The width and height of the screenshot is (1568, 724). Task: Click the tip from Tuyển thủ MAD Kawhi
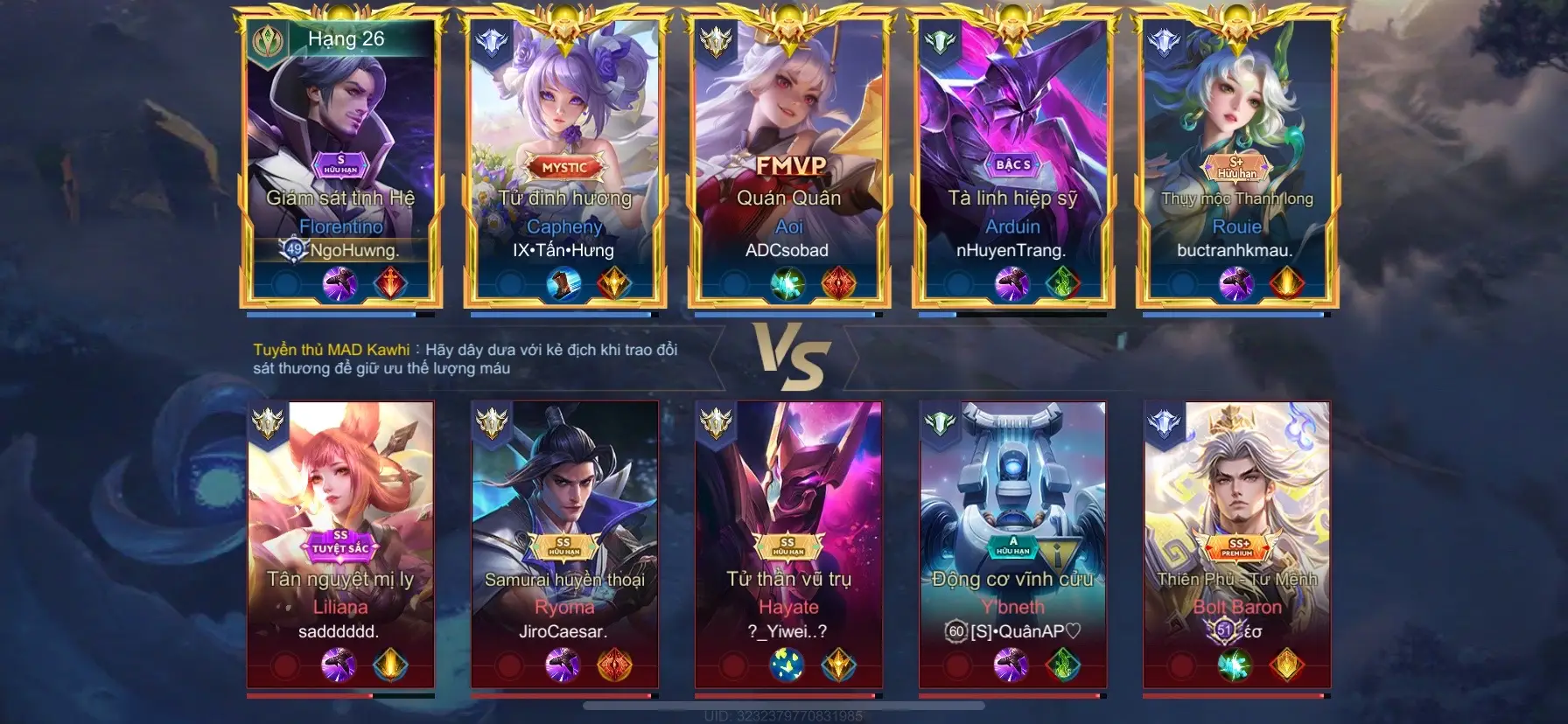point(464,358)
